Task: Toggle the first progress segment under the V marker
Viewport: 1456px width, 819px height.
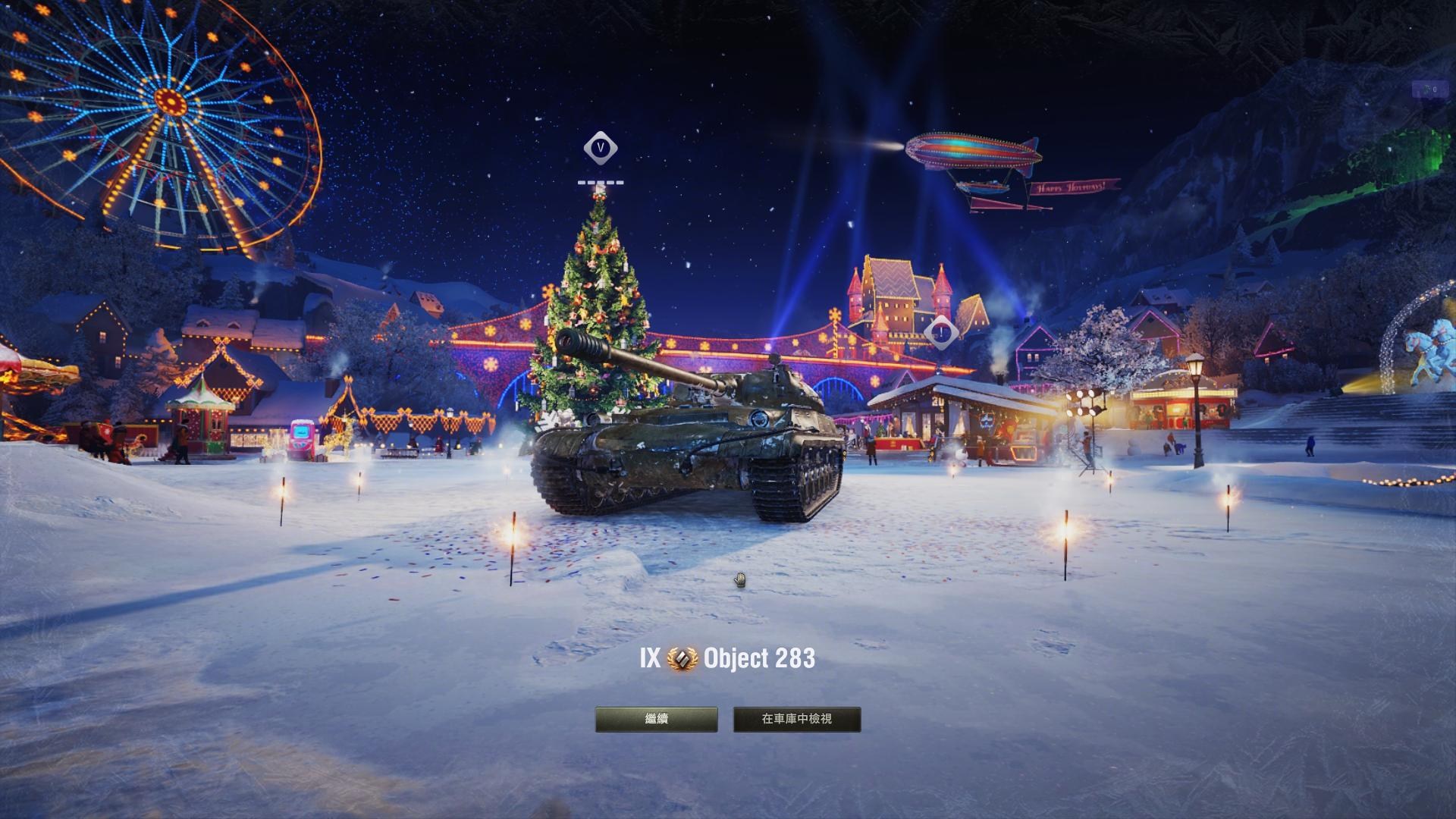Action: click(582, 183)
